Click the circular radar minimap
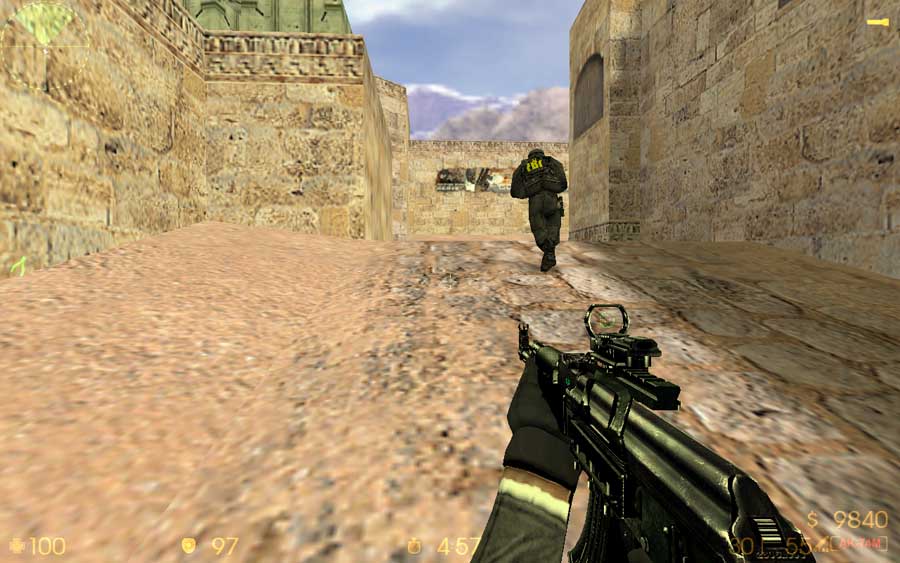The image size is (900, 563). pos(44,45)
